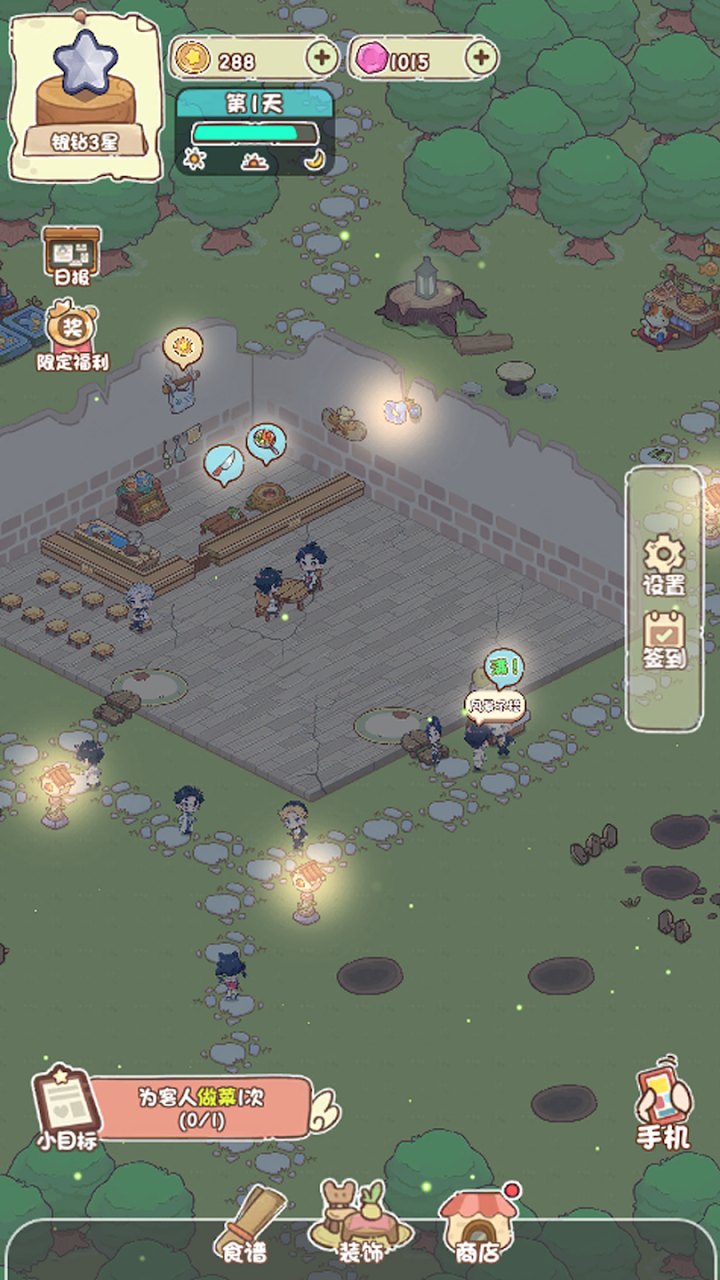Open the 签到 daily check-in
This screenshot has width=720, height=1280.
664,640
